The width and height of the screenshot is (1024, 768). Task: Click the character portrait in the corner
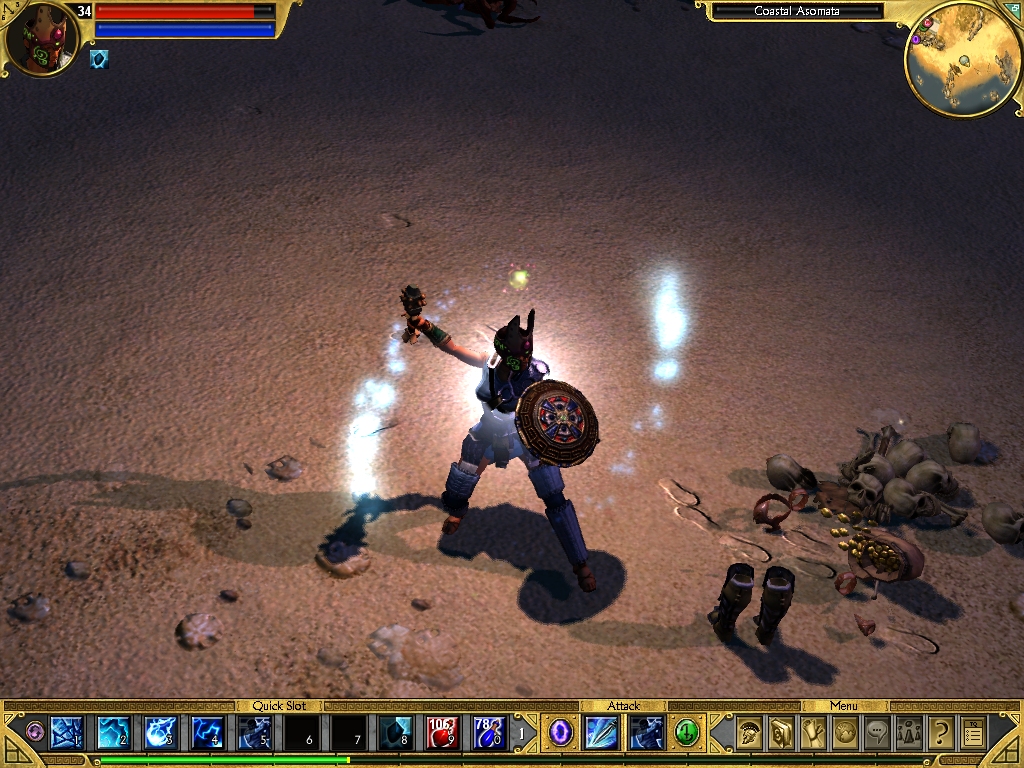(x=40, y=40)
